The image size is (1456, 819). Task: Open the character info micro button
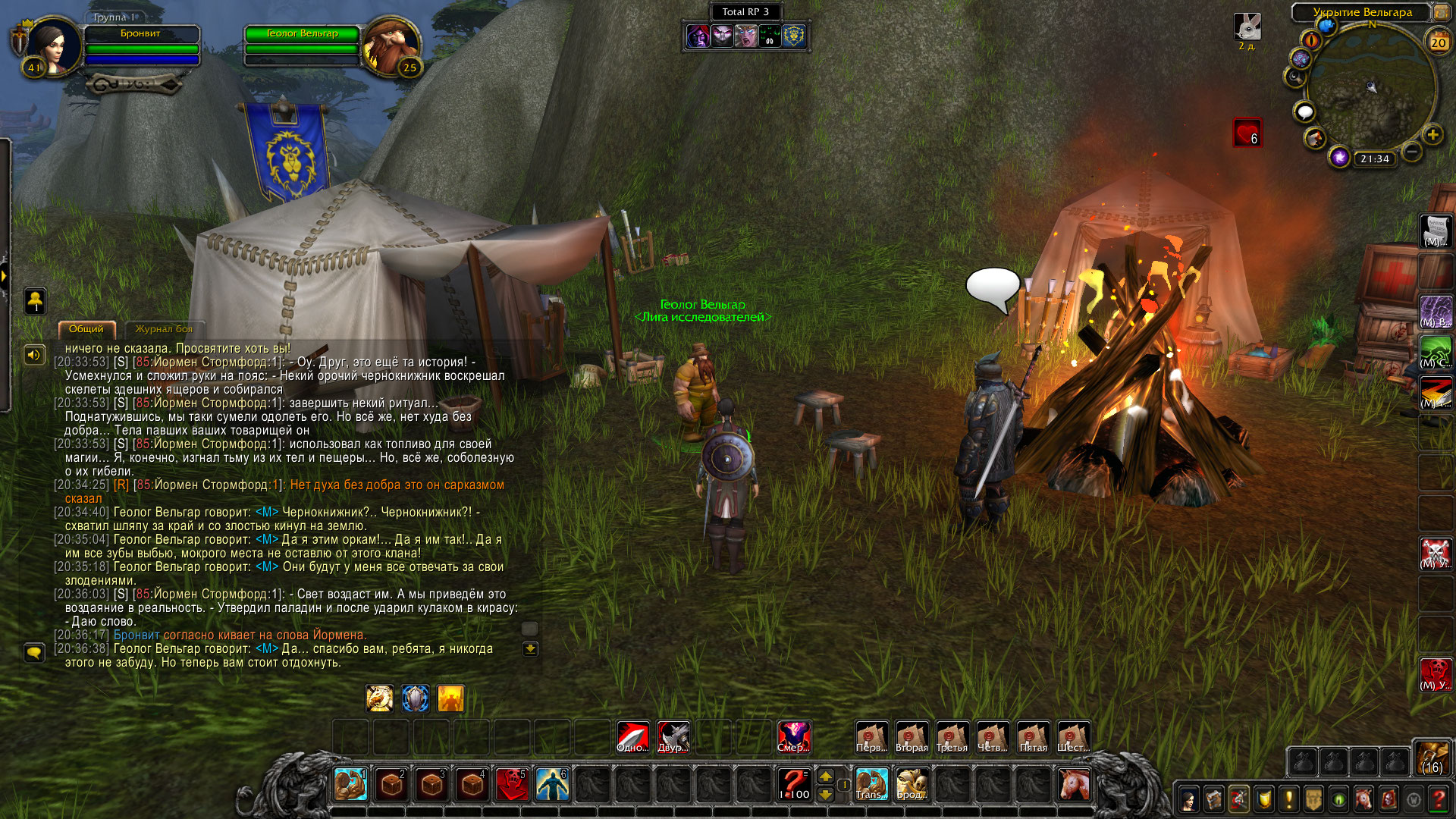point(1188,799)
